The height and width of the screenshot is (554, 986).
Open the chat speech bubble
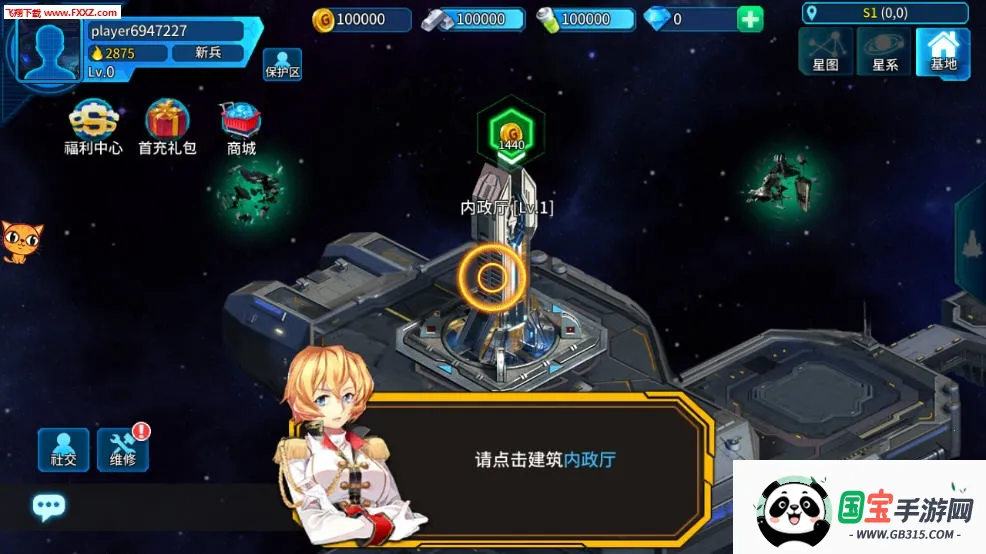[48, 506]
